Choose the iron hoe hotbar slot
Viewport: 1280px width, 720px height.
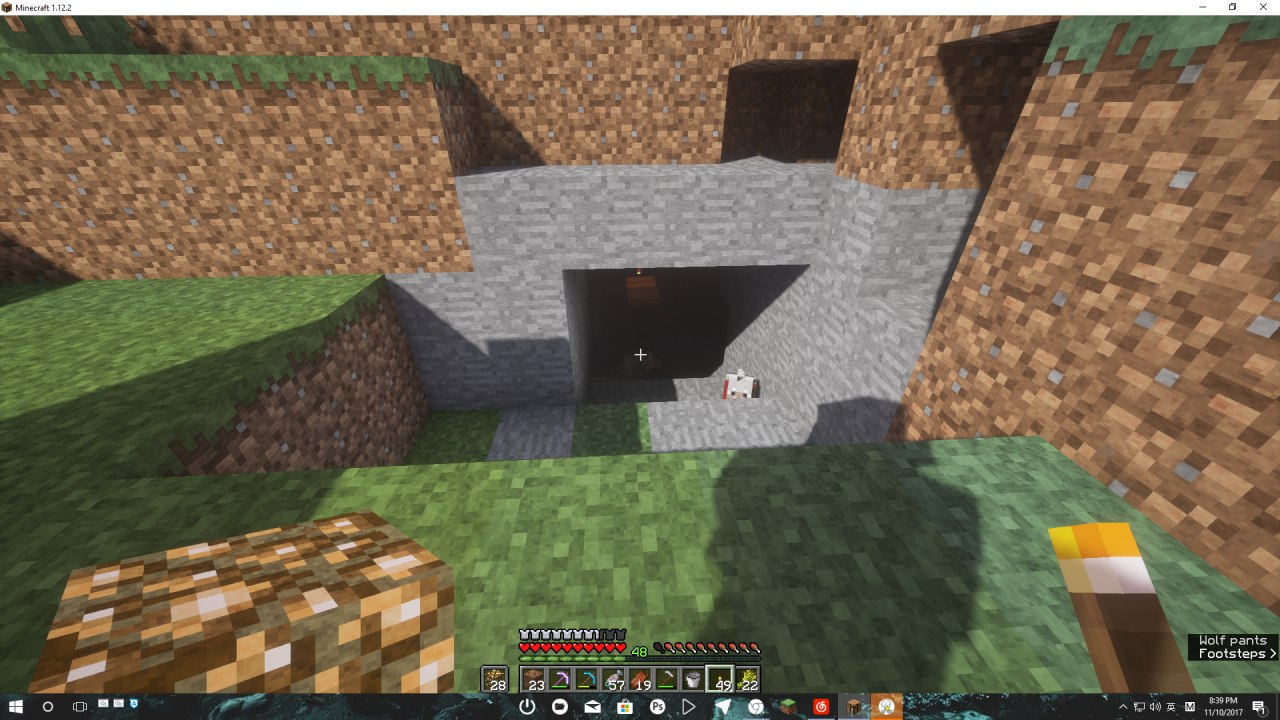(666, 680)
